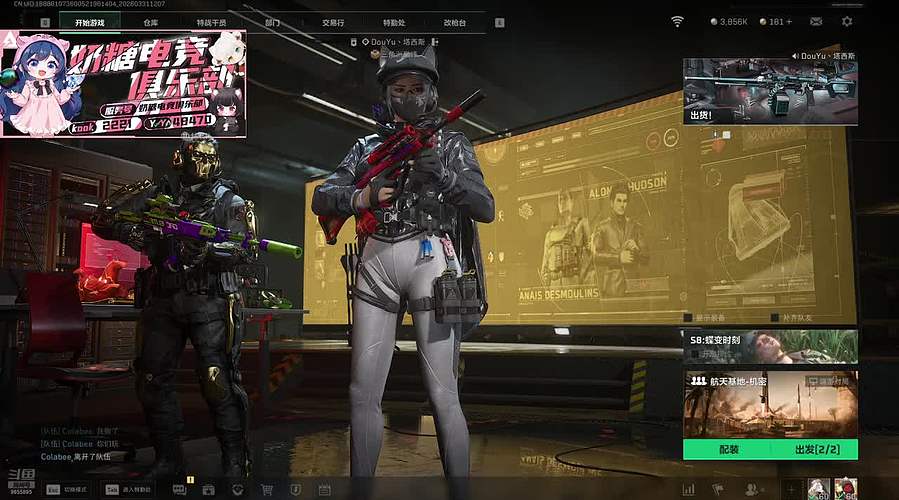Open the mail envelope icon

point(816,21)
